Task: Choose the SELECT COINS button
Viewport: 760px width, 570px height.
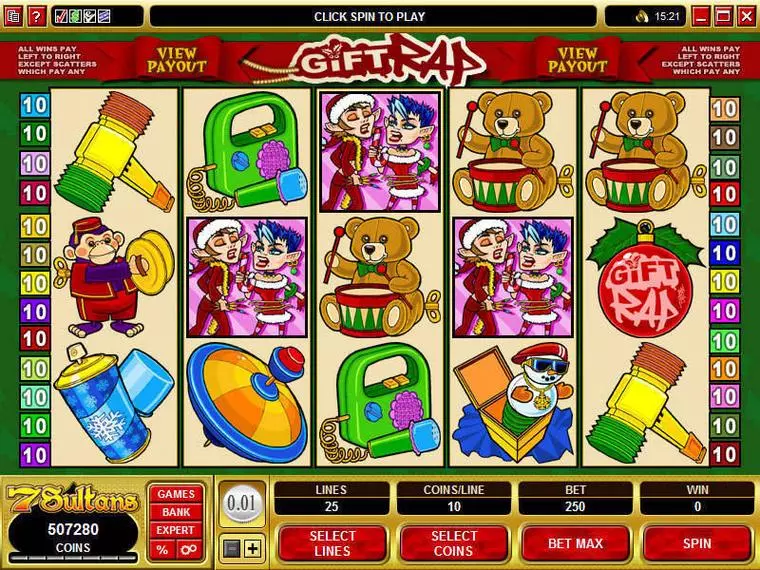Action: tap(454, 543)
